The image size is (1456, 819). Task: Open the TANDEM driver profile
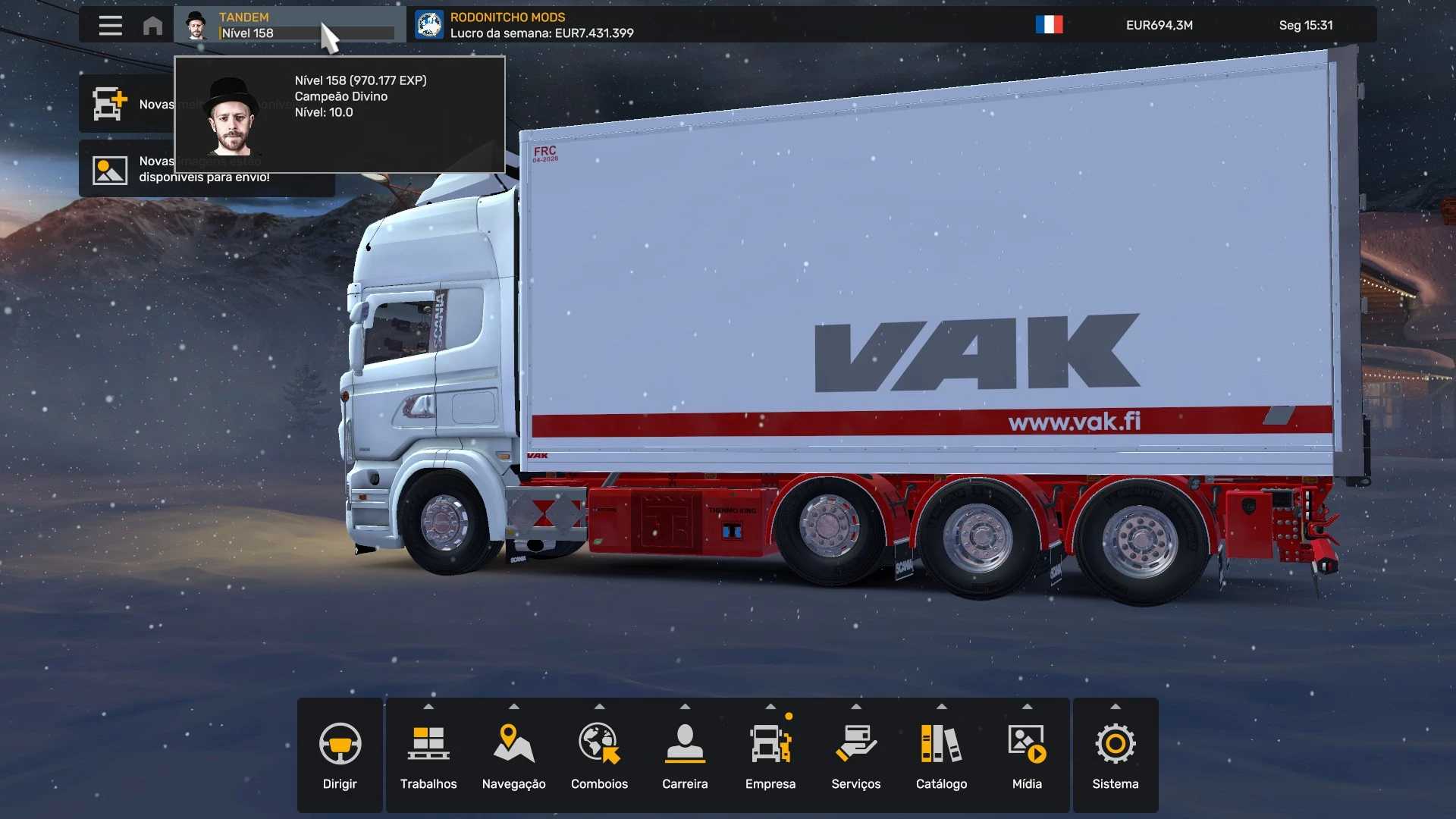click(x=288, y=25)
